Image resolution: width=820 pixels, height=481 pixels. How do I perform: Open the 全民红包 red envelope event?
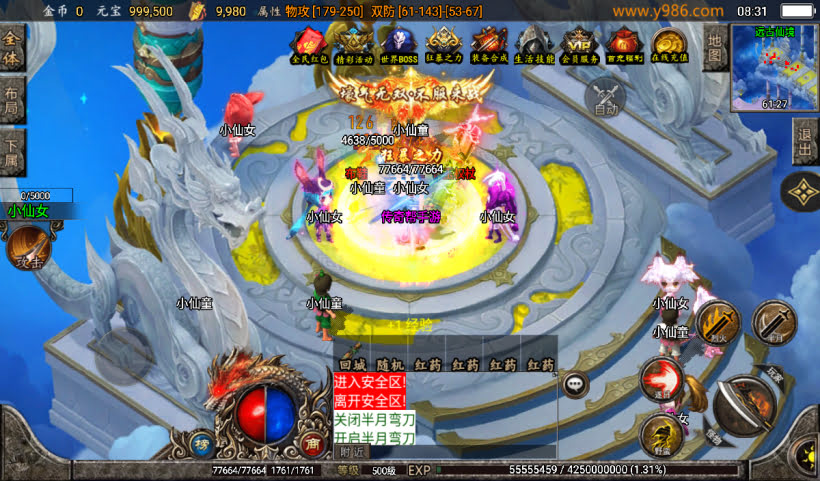(x=307, y=46)
